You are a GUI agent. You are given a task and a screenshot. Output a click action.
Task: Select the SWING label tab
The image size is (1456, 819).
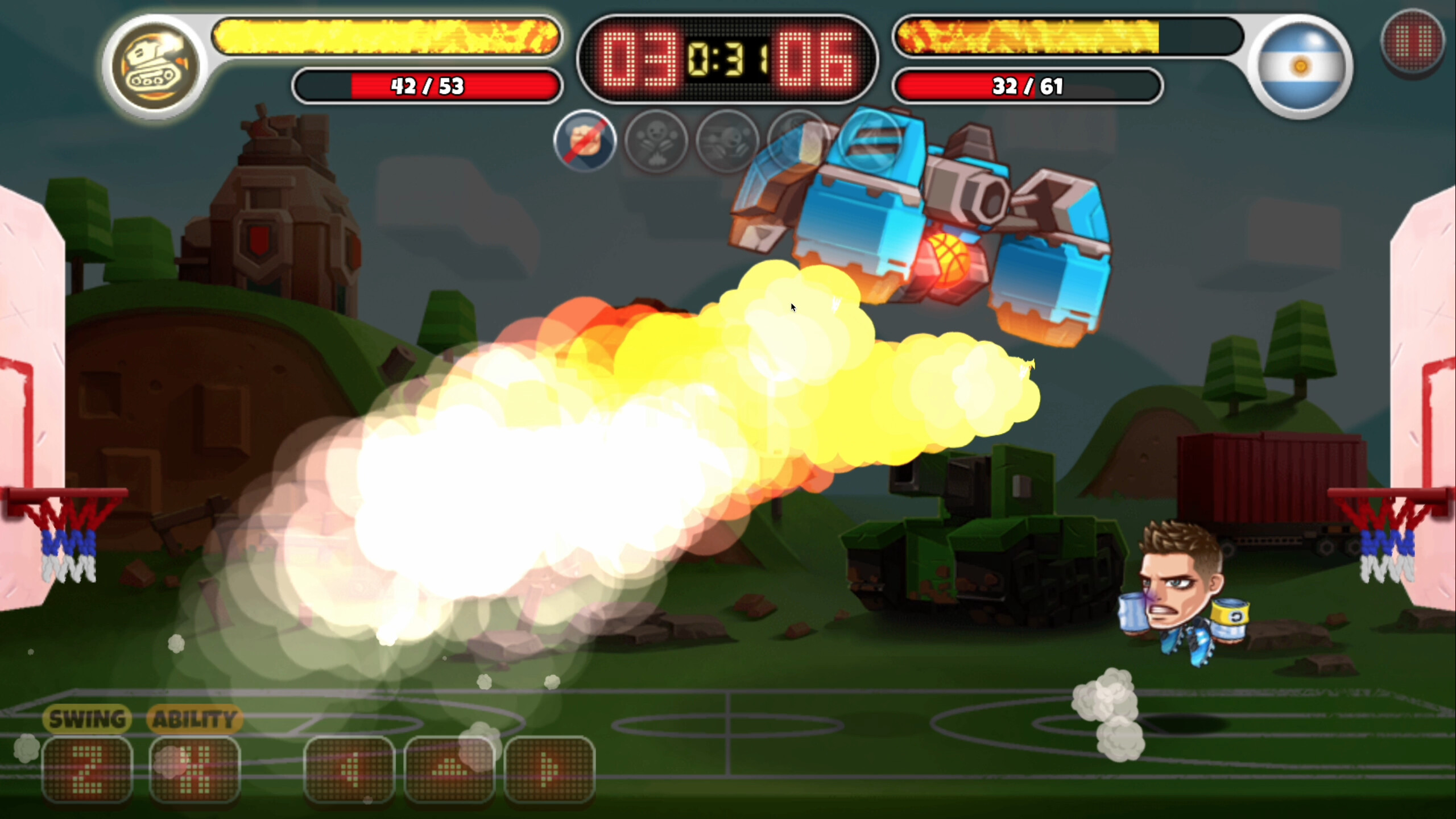coord(86,718)
